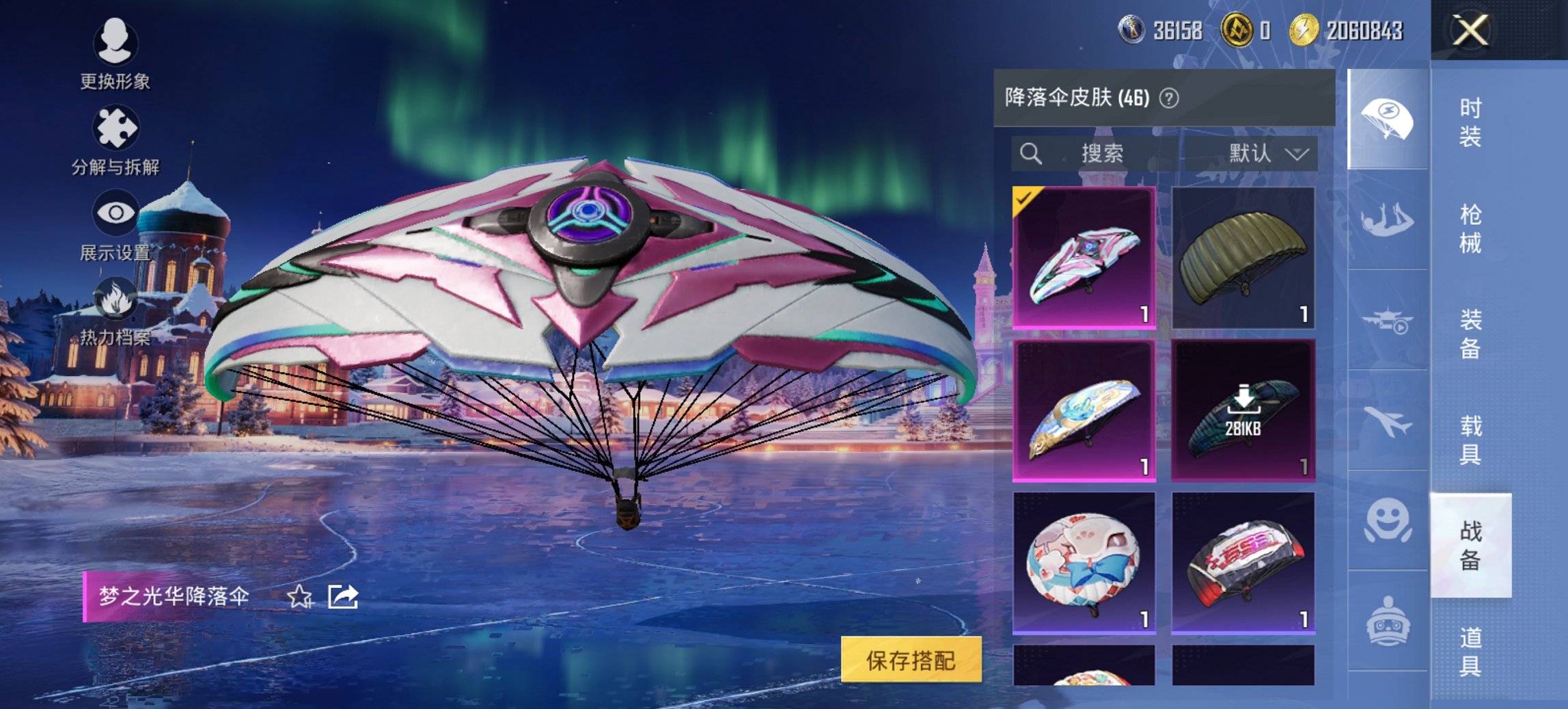Open the 默认 sort dropdown
Screen dimensions: 1568x709
pos(1272,152)
